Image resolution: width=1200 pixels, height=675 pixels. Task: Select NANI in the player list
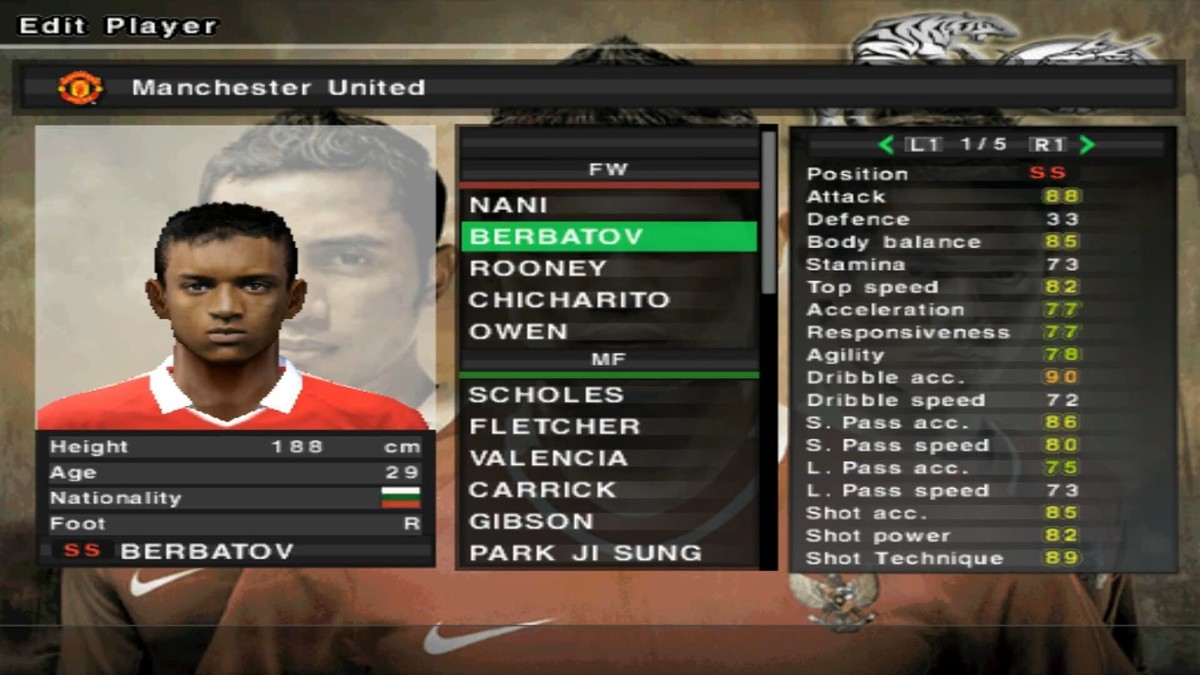[x=509, y=205]
